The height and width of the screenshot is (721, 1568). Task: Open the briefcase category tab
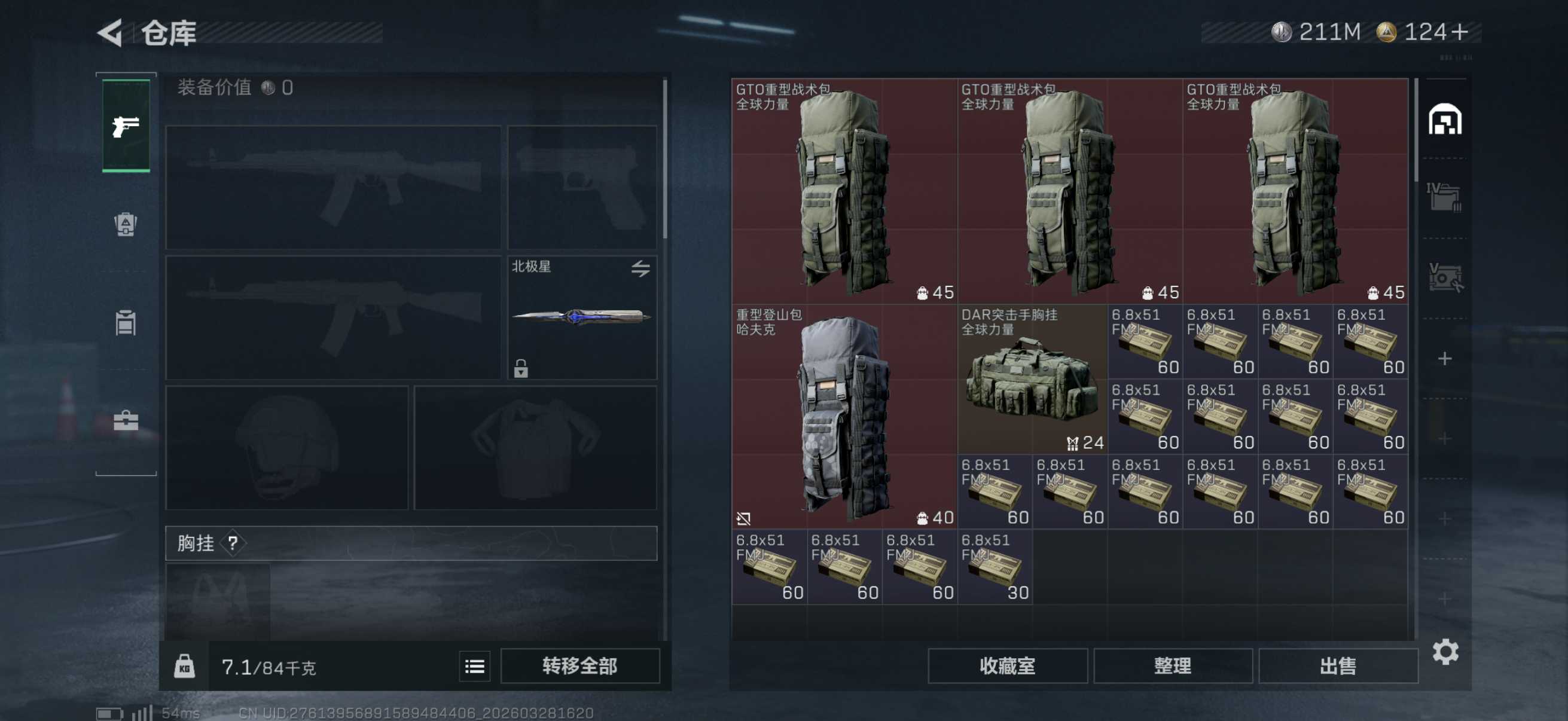(x=126, y=420)
